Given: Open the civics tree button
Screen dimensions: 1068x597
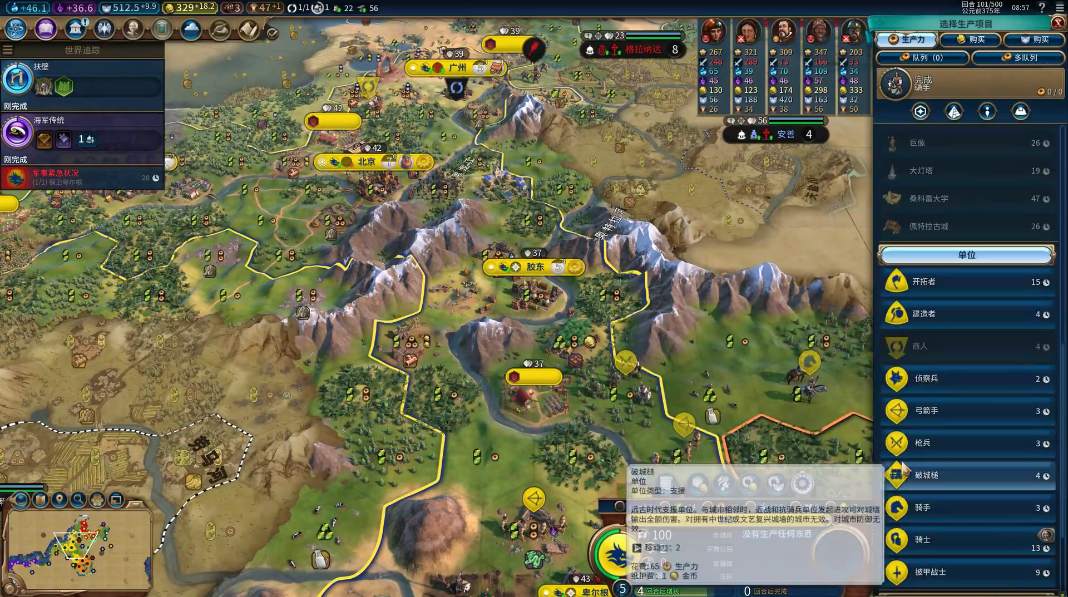Looking at the screenshot, I should (x=45, y=29).
